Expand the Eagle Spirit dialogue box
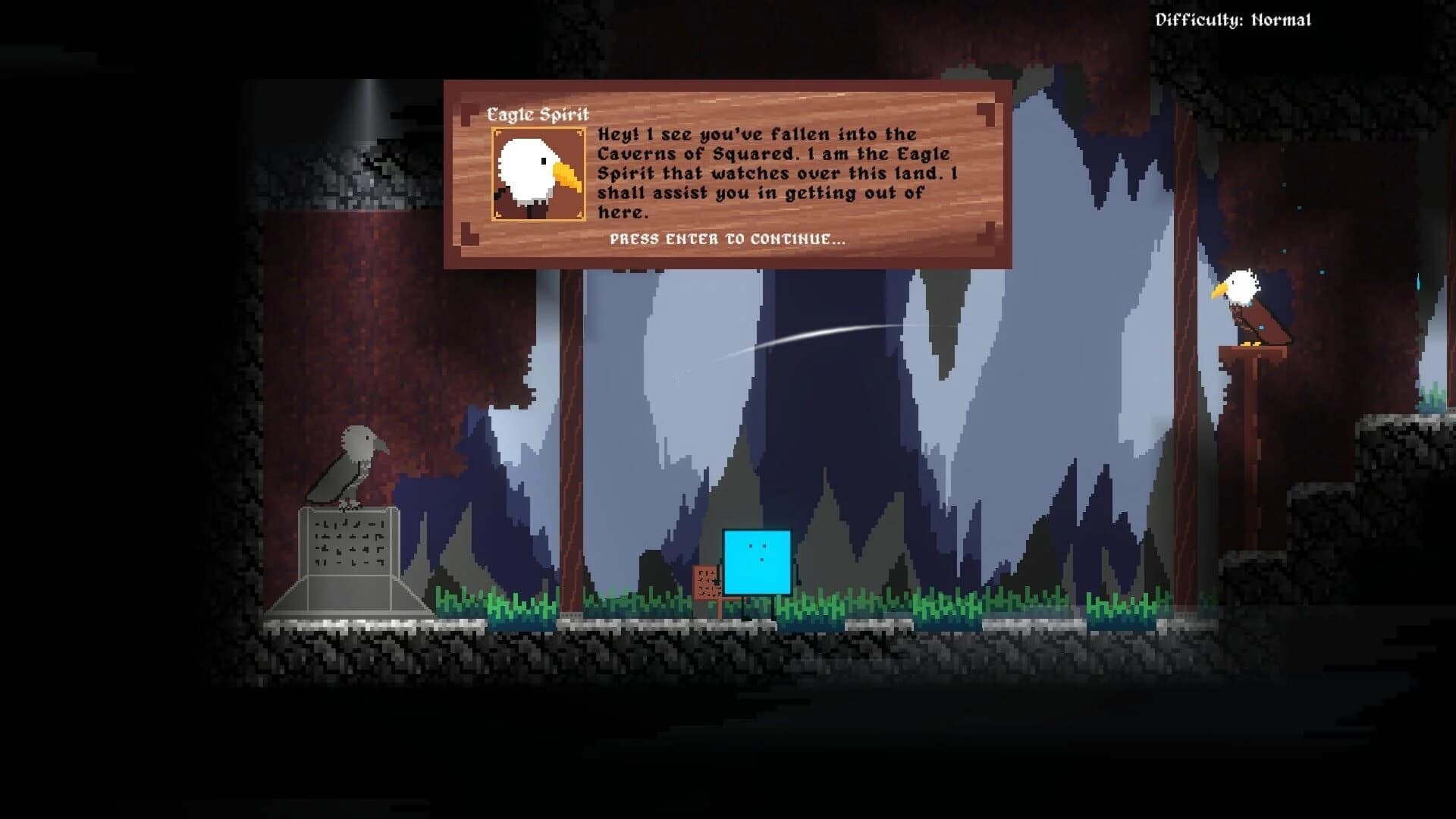This screenshot has height=819, width=1456. [x=728, y=174]
